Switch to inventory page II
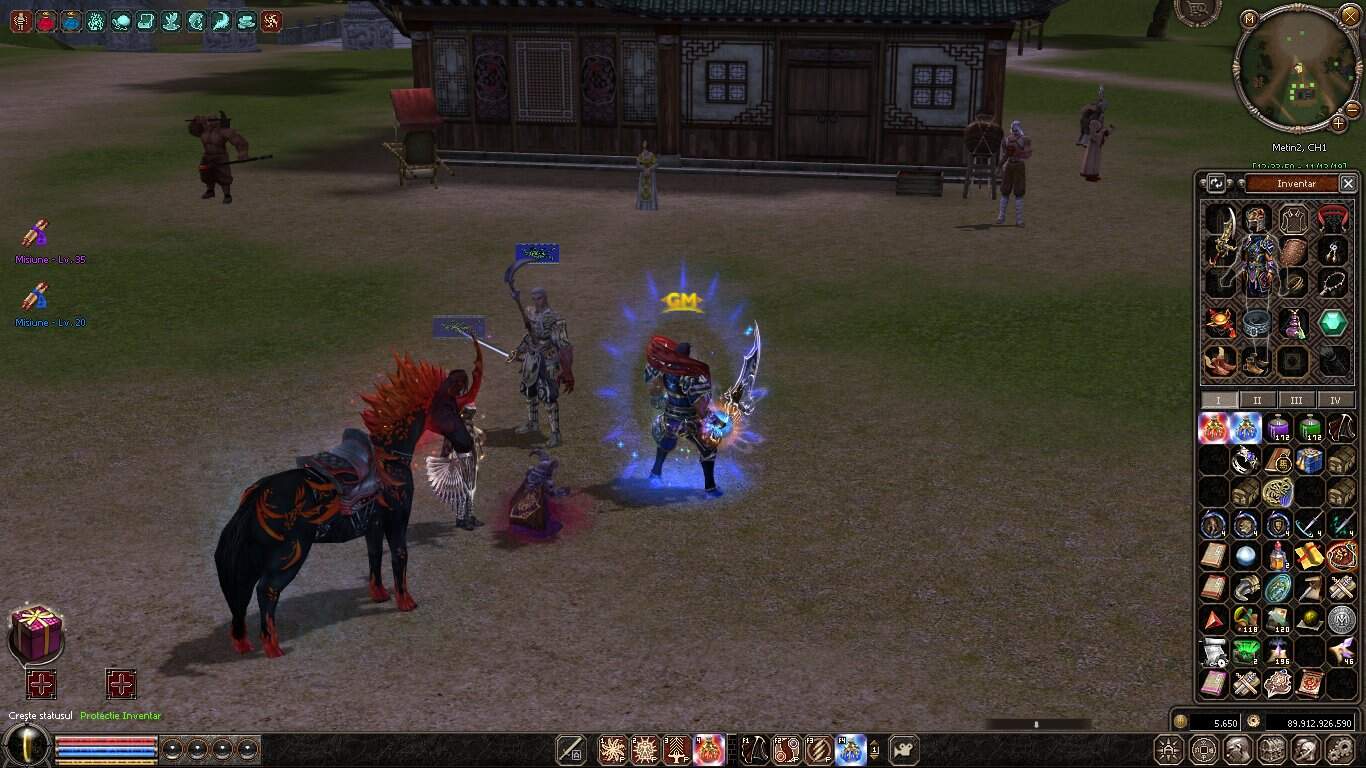Screen dimensions: 1366x768 [1257, 400]
